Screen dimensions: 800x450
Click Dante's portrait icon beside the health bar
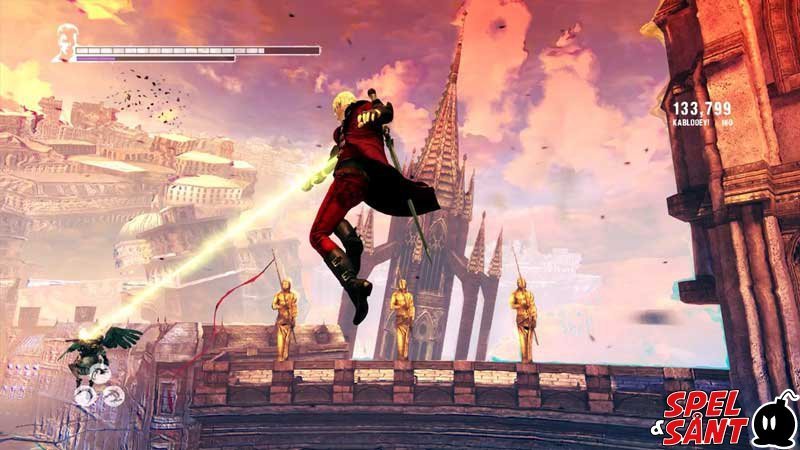[x=66, y=44]
